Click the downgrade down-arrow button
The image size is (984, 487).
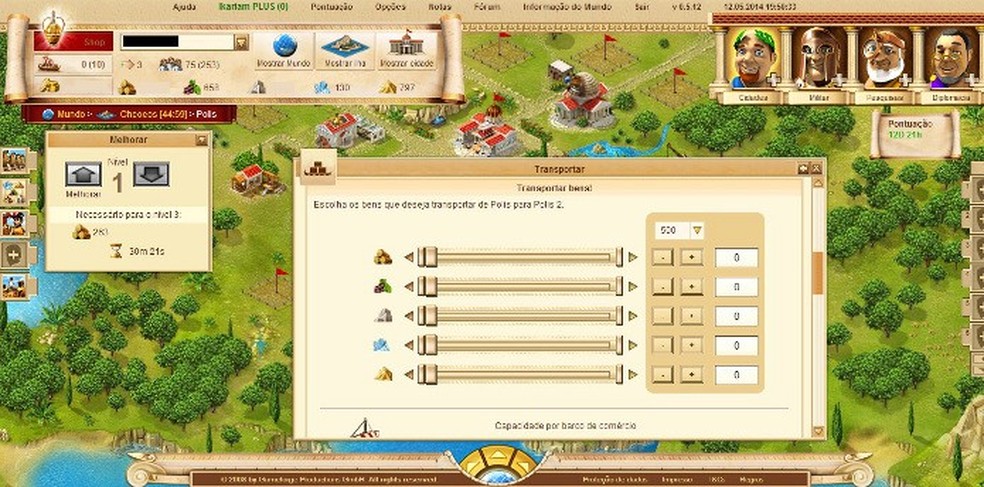[151, 175]
